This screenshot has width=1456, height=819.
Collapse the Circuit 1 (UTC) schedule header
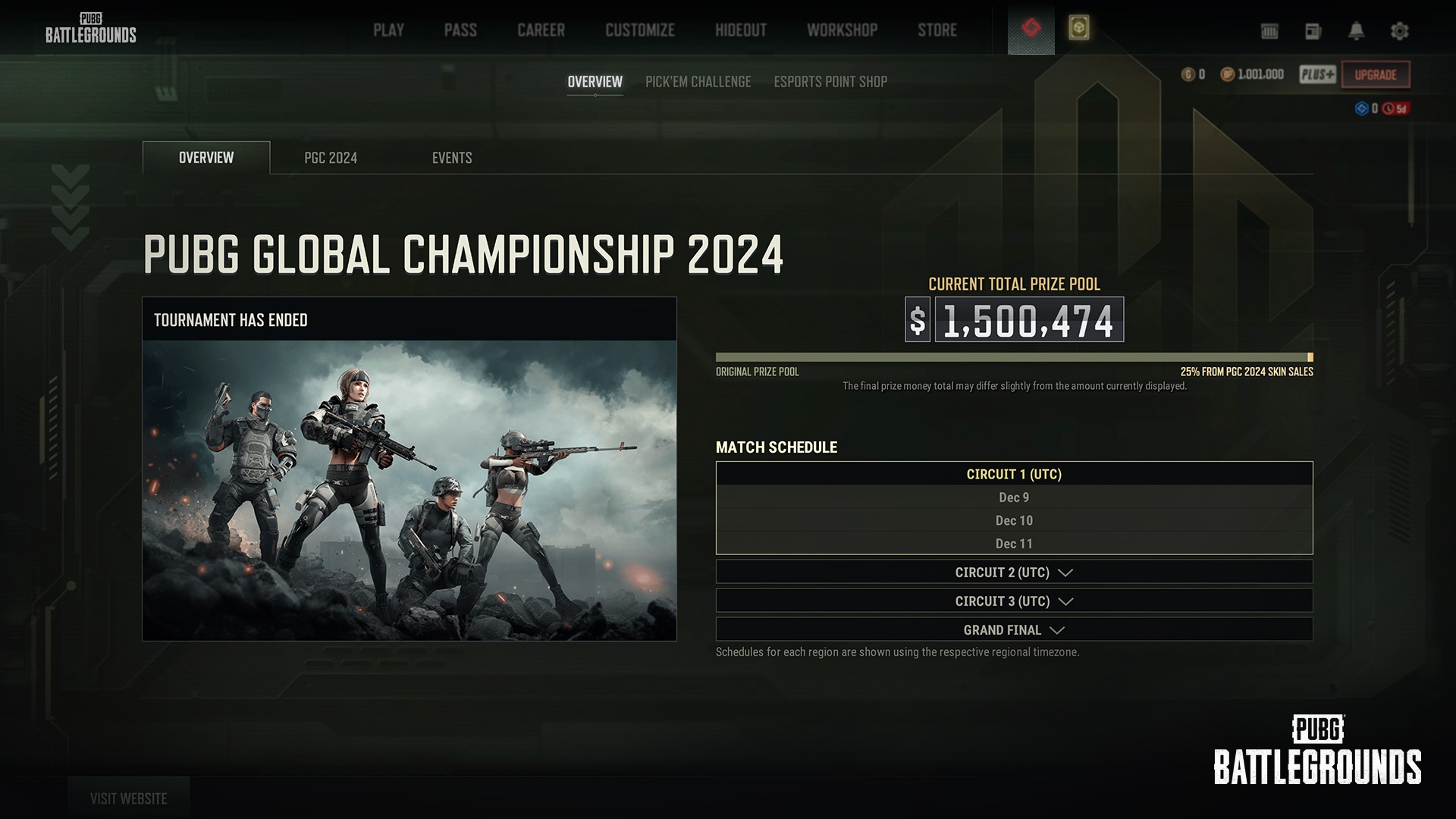tap(1014, 474)
